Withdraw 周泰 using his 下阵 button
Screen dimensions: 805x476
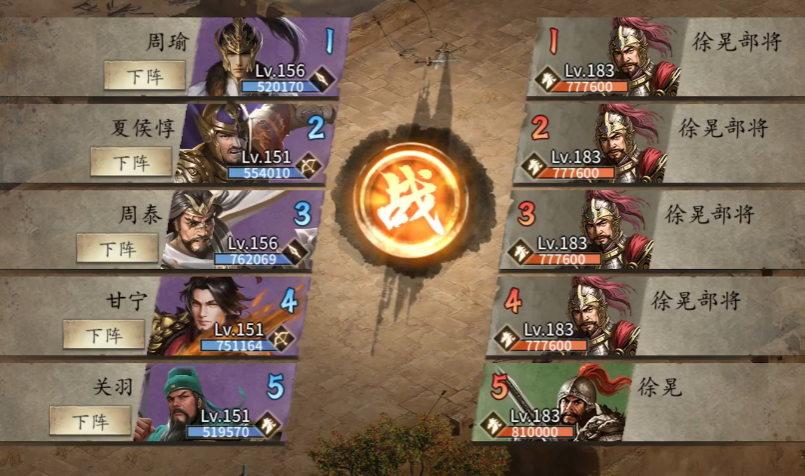point(117,247)
